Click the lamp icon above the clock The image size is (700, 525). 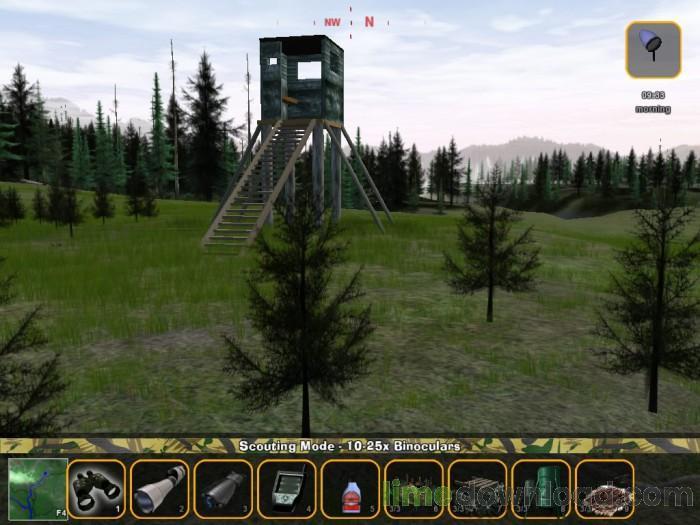point(653,50)
